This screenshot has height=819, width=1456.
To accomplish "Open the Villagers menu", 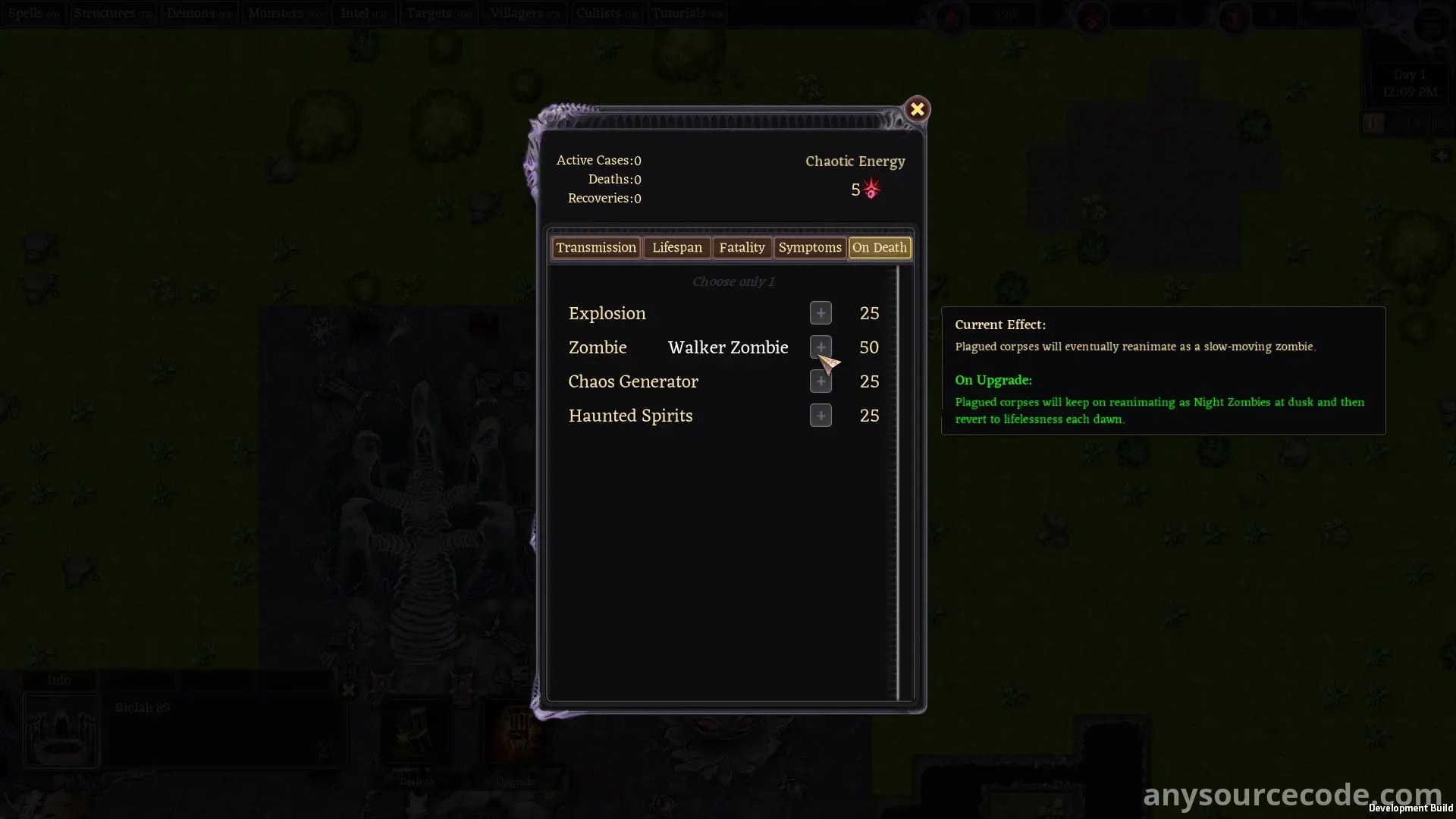I will pos(525,14).
